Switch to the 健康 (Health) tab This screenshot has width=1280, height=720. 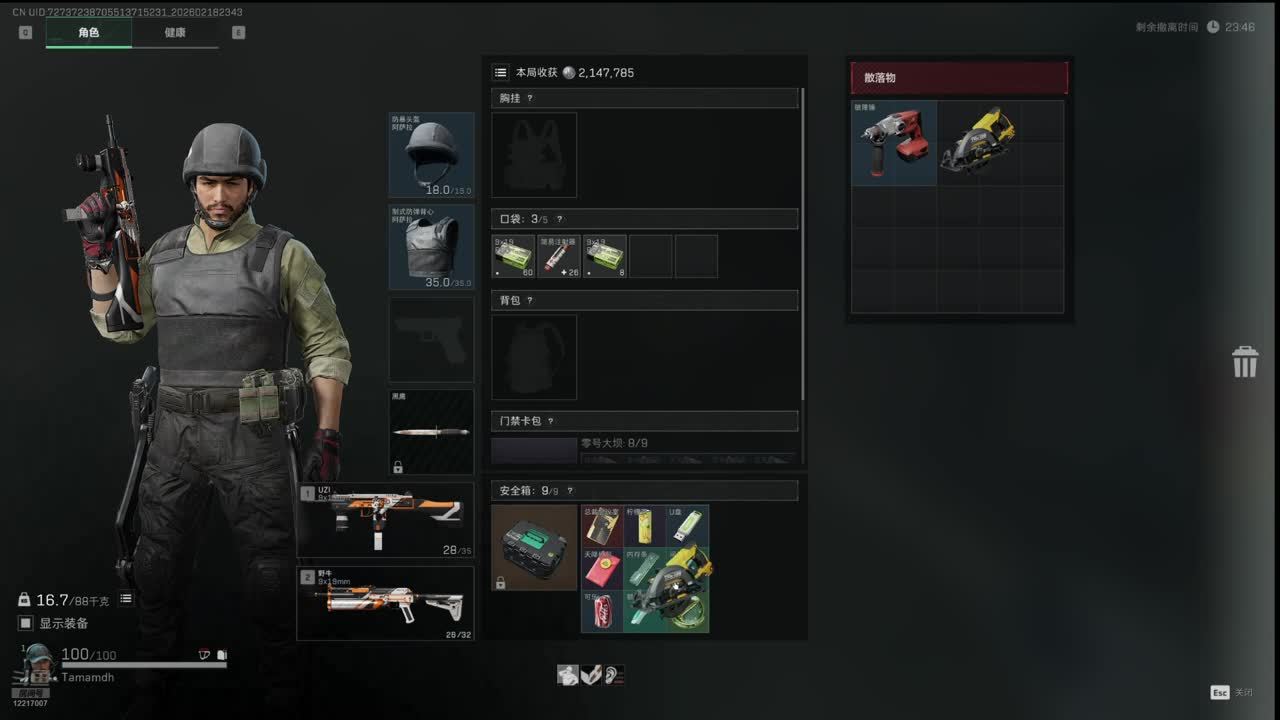click(175, 33)
